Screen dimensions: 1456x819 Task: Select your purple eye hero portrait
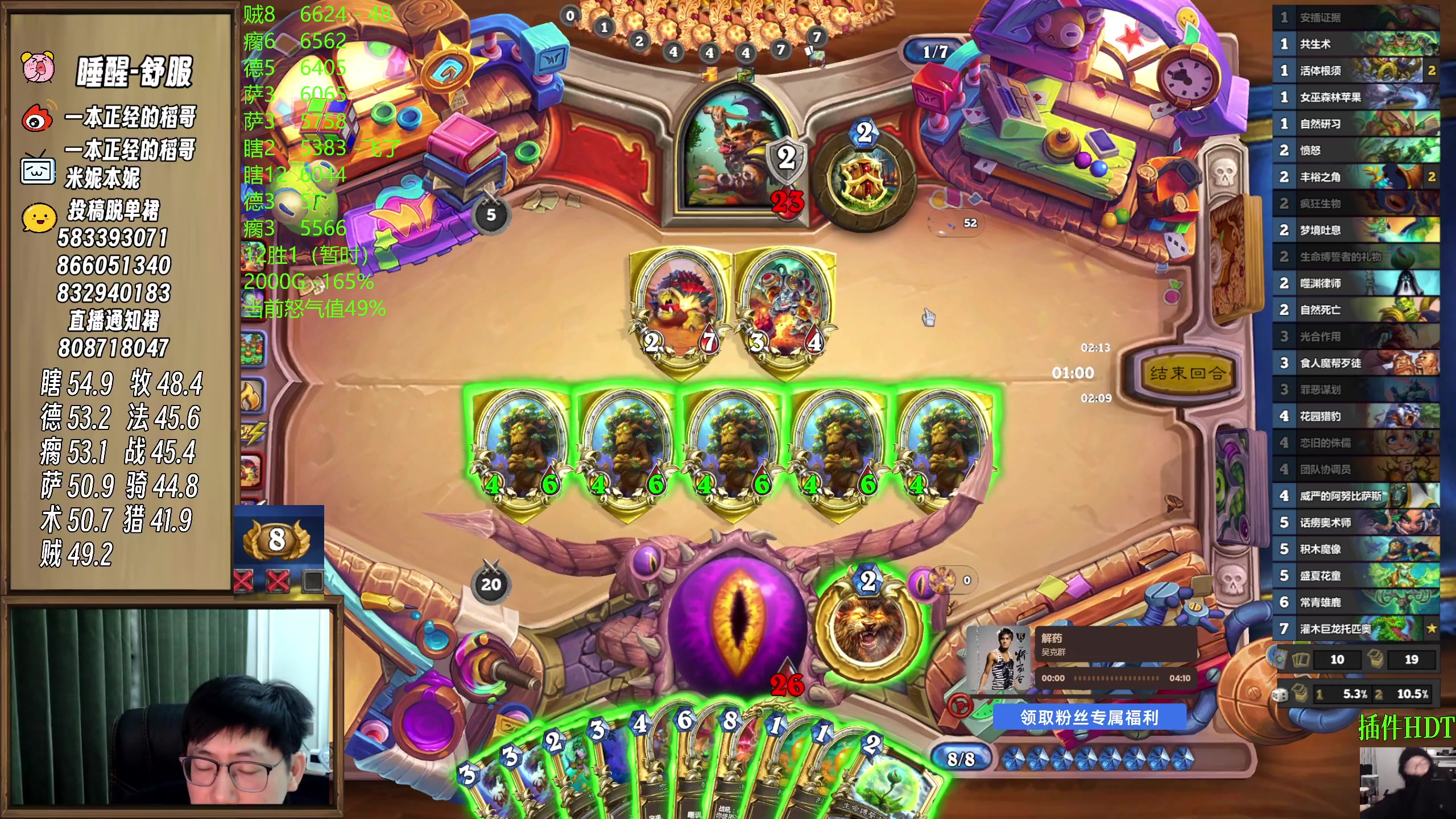point(738,620)
